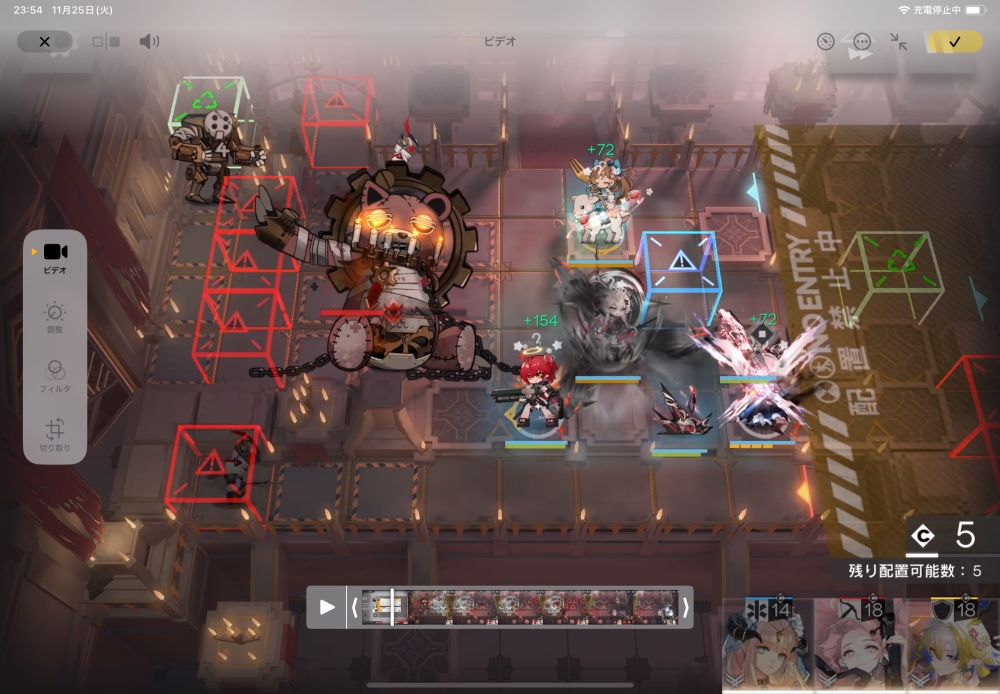Switch to the ビデオ editing tab

(x=55, y=258)
